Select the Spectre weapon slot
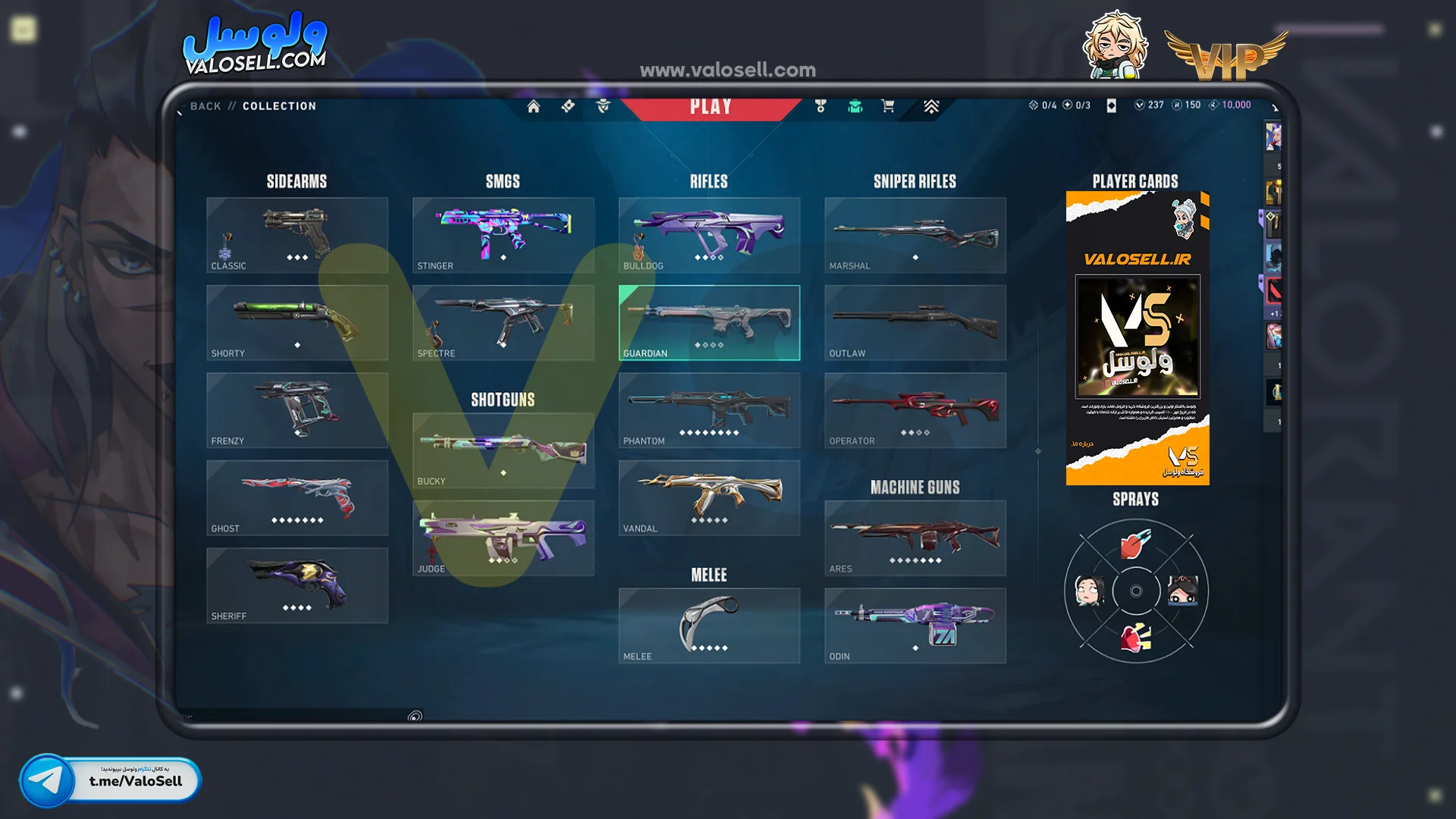 click(x=504, y=322)
